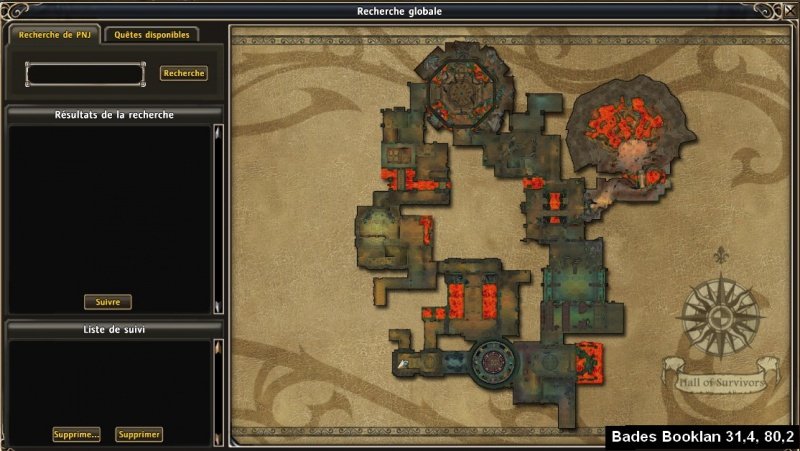Click the compass rose on the map
800x451 pixels.
720,318
